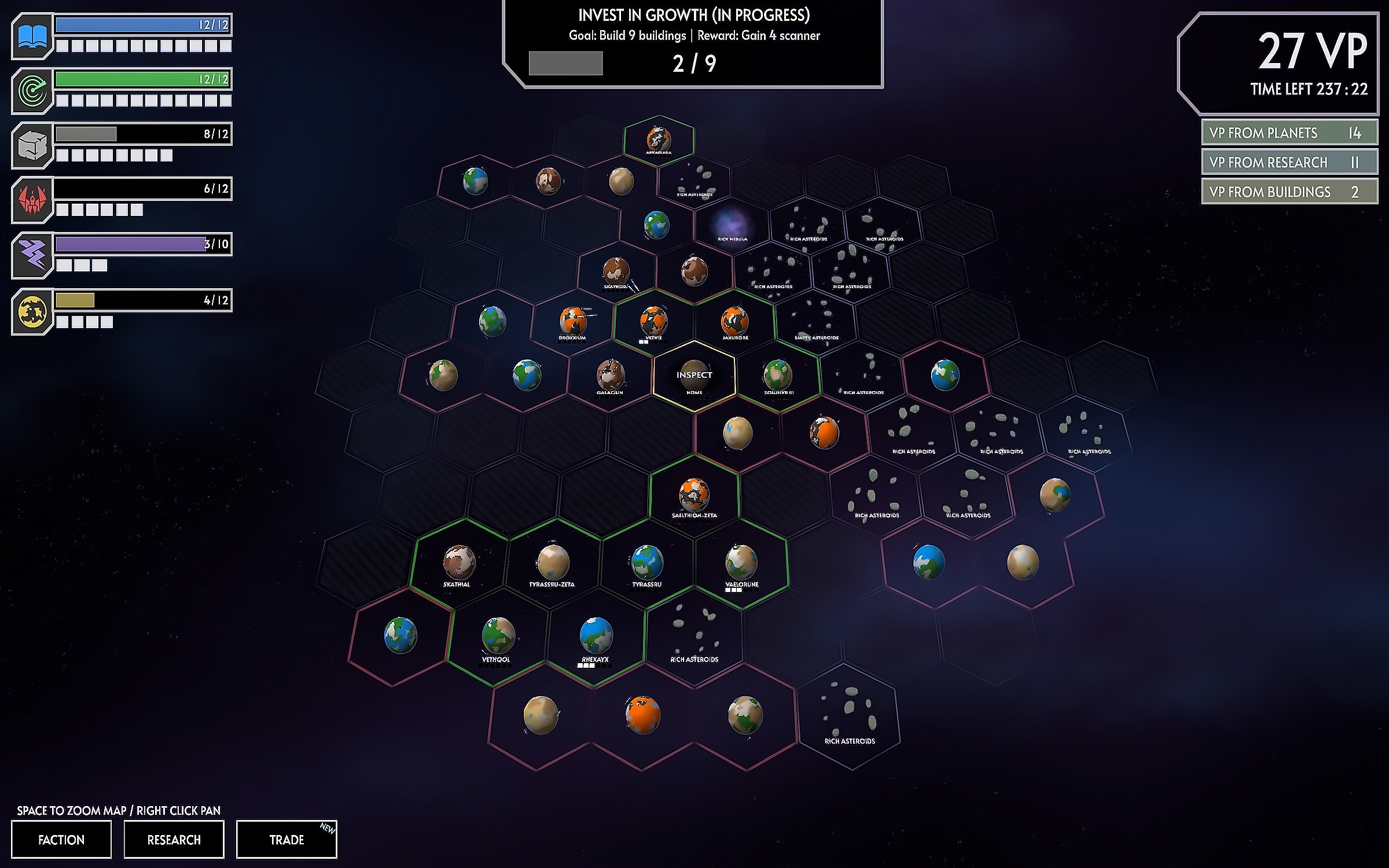Select the Galaciun planet hex
Image resolution: width=1389 pixels, height=868 pixels.
tap(610, 375)
